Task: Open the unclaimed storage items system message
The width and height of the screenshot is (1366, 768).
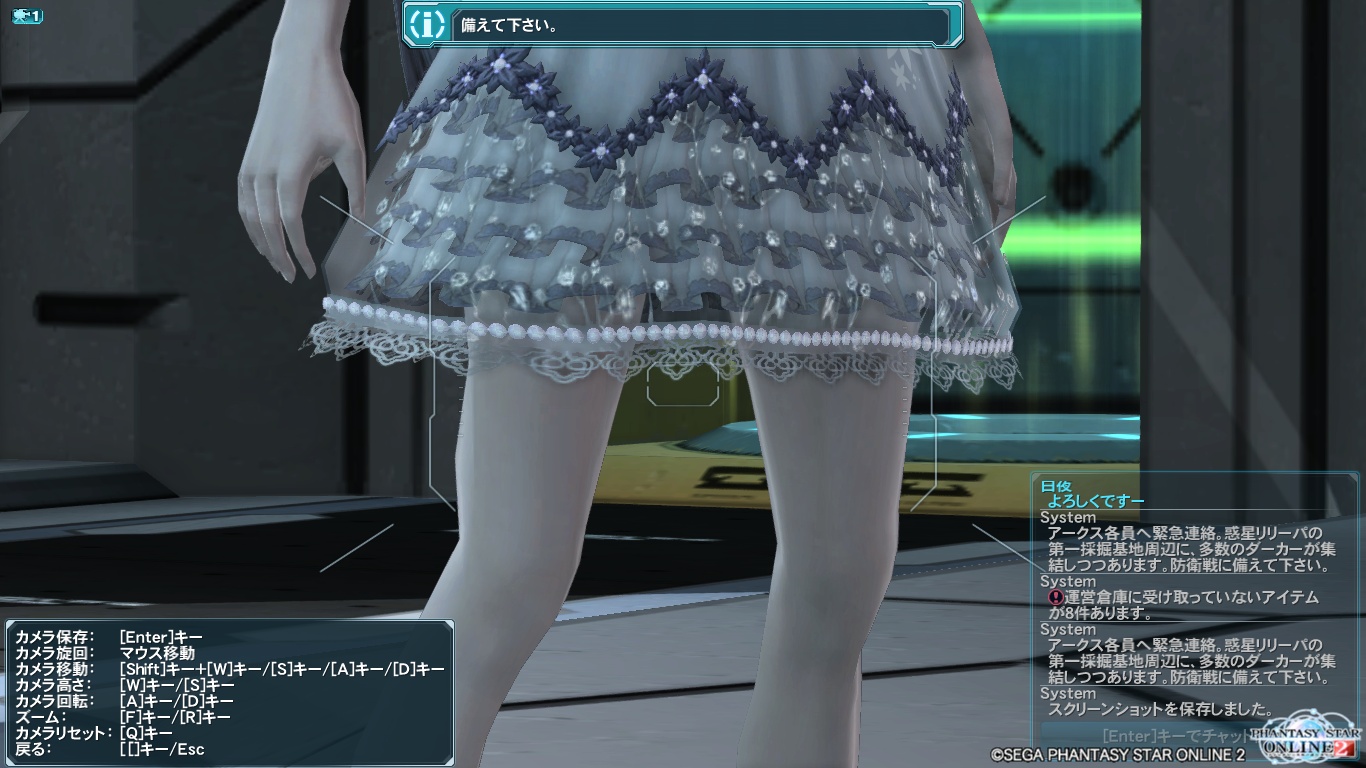Action: (x=1188, y=605)
